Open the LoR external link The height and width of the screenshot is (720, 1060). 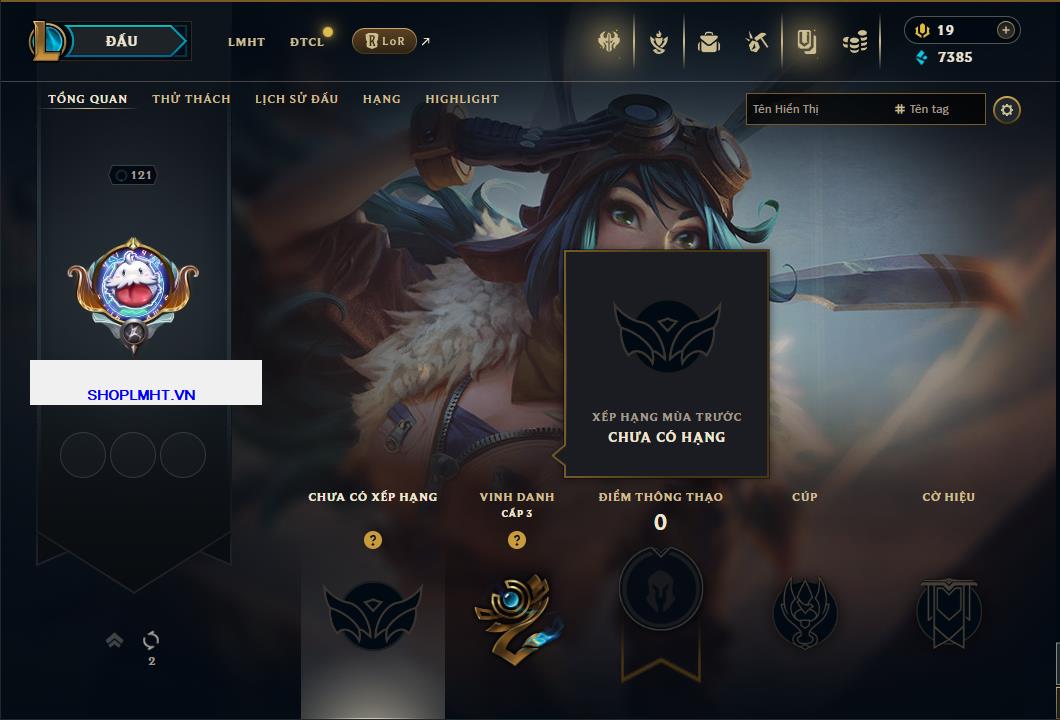[385, 41]
